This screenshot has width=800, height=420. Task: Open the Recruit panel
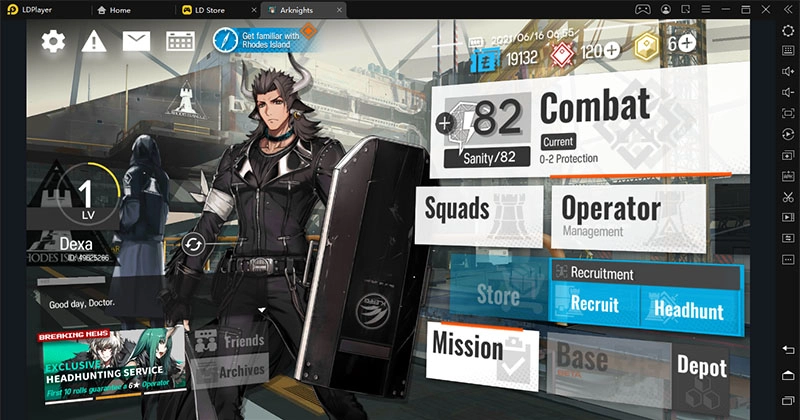tap(594, 305)
